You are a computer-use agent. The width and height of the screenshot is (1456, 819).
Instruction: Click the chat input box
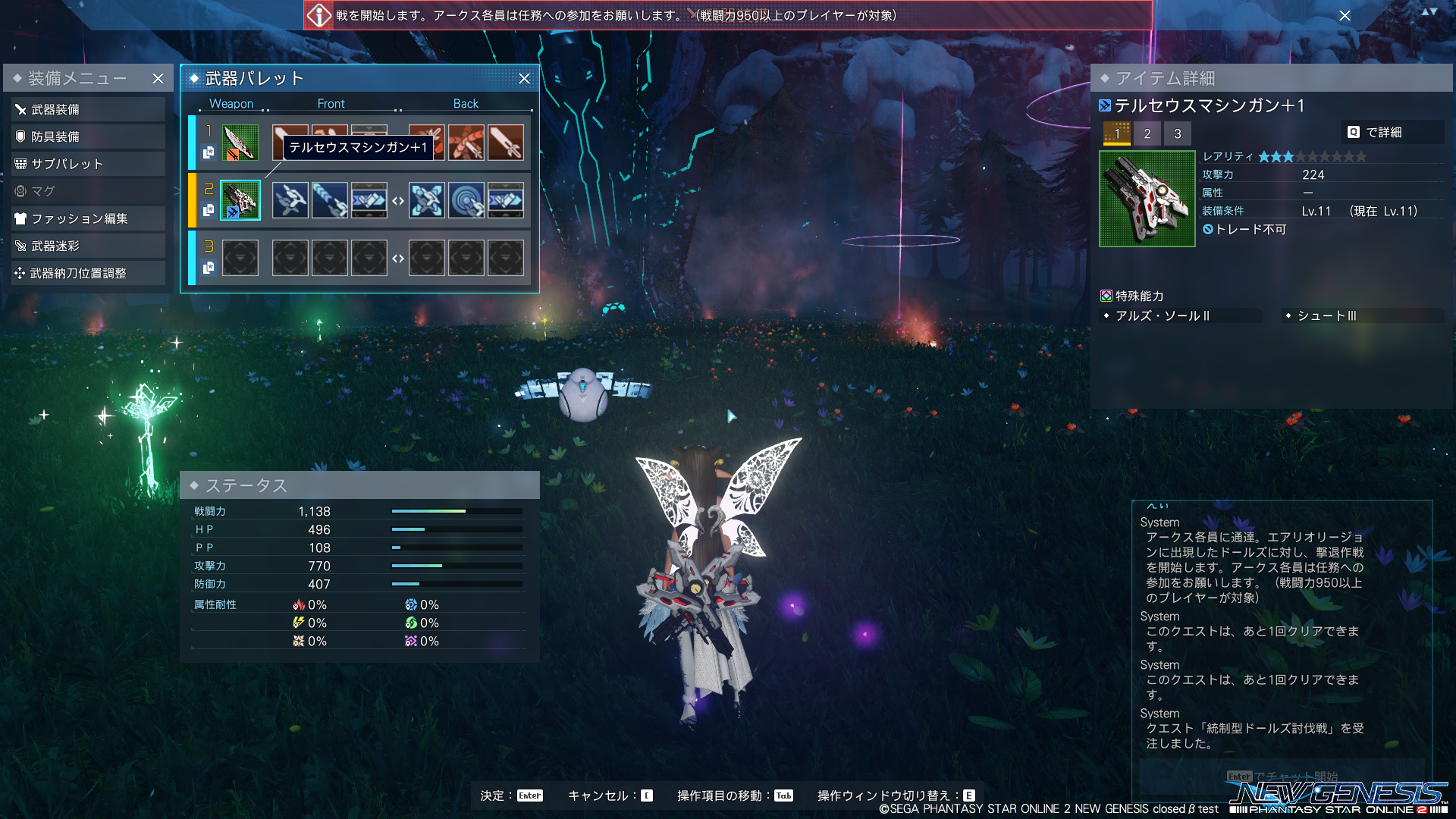point(1282,776)
